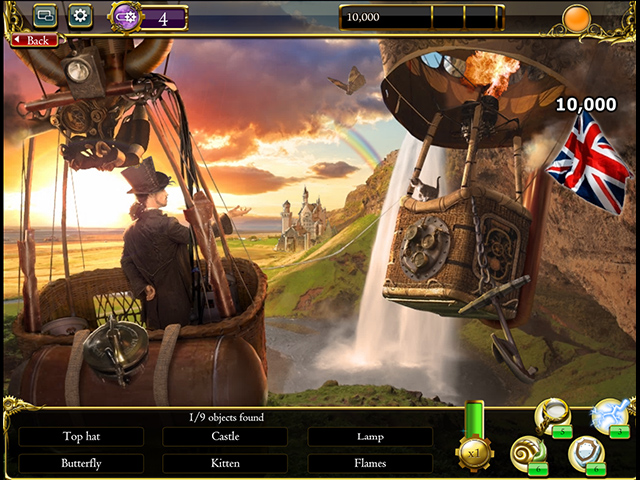Select the Flames list entry
The width and height of the screenshot is (640, 480).
(x=370, y=463)
